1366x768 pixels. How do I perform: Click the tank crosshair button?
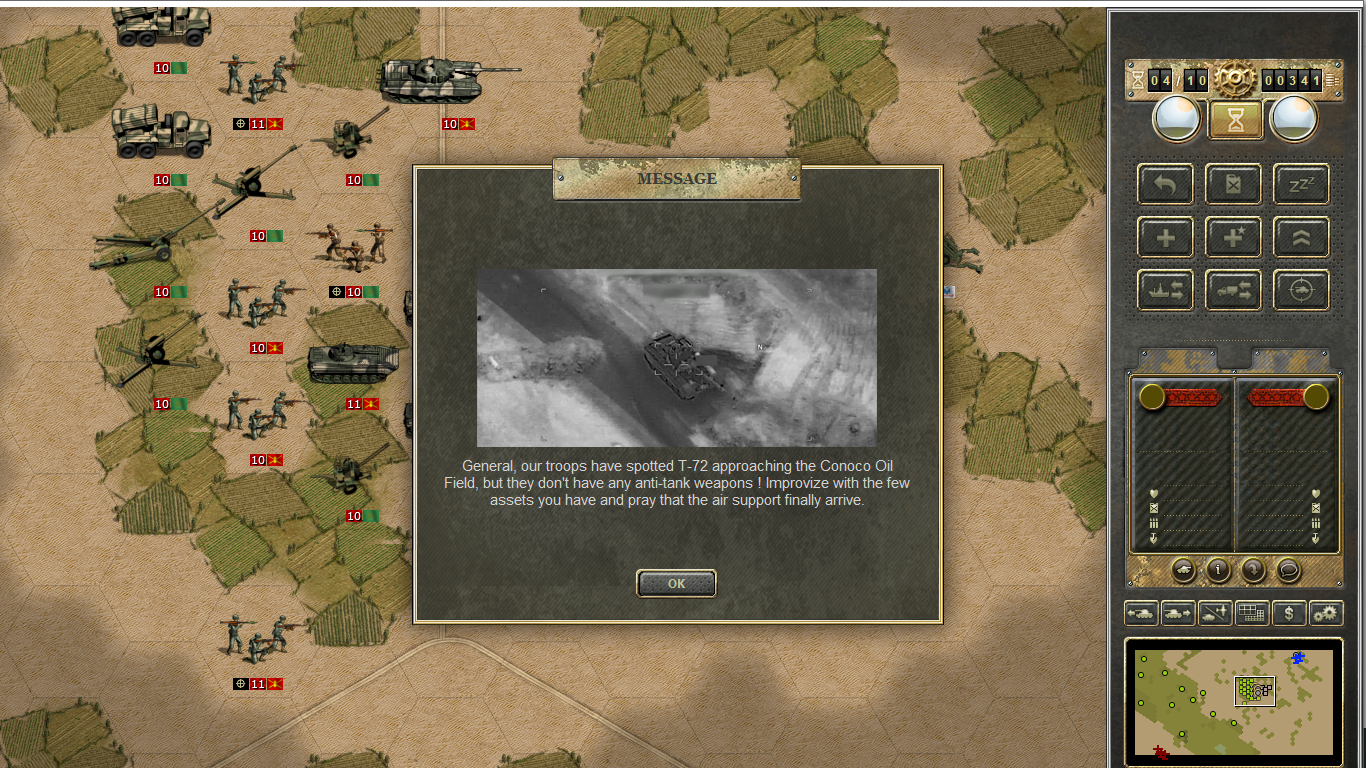[1301, 291]
